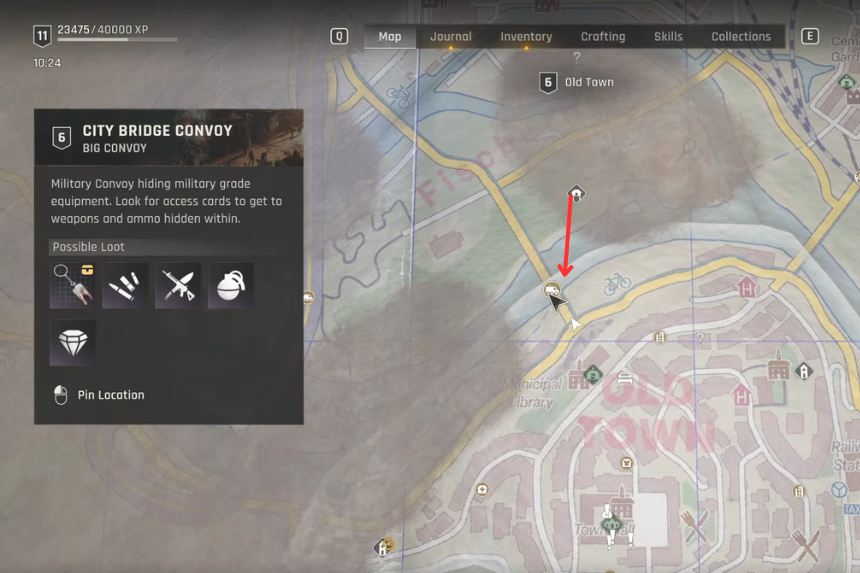Image resolution: width=860 pixels, height=573 pixels.
Task: Select the ammo bullets loot icon
Action: [x=126, y=286]
